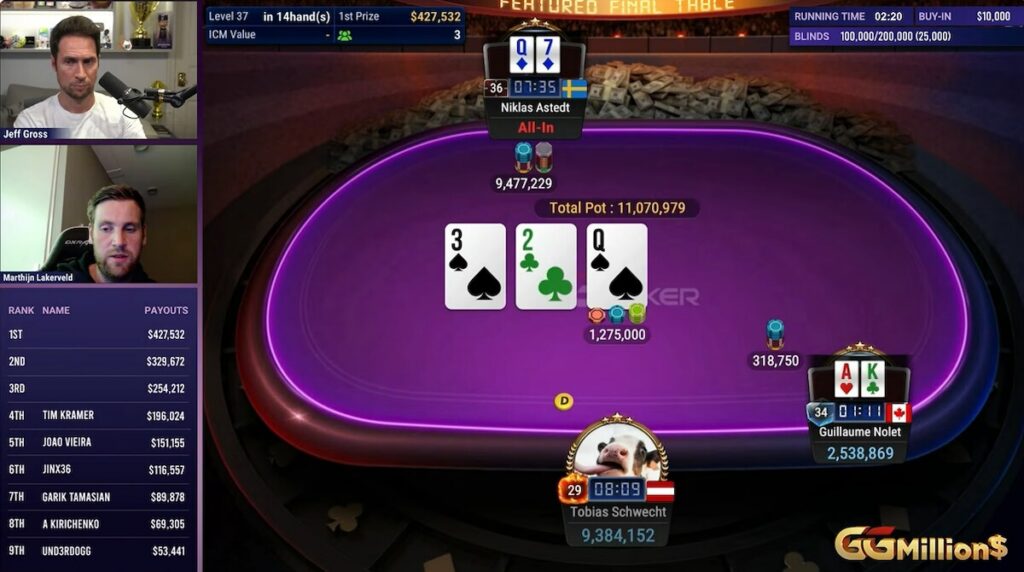The height and width of the screenshot is (572, 1024).
Task: Select the 2 of clubs community card
Action: 546,266
